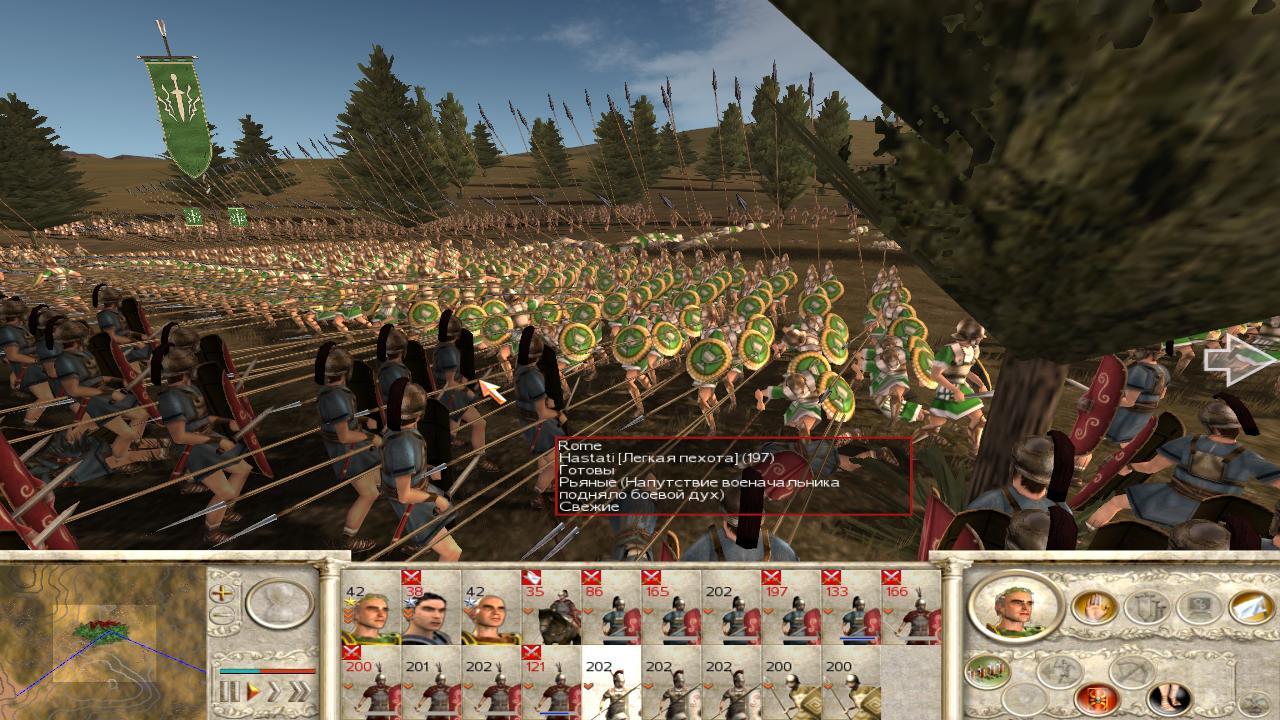
Task: Withdraw using the white flag button
Action: pyautogui.click(x=1250, y=607)
